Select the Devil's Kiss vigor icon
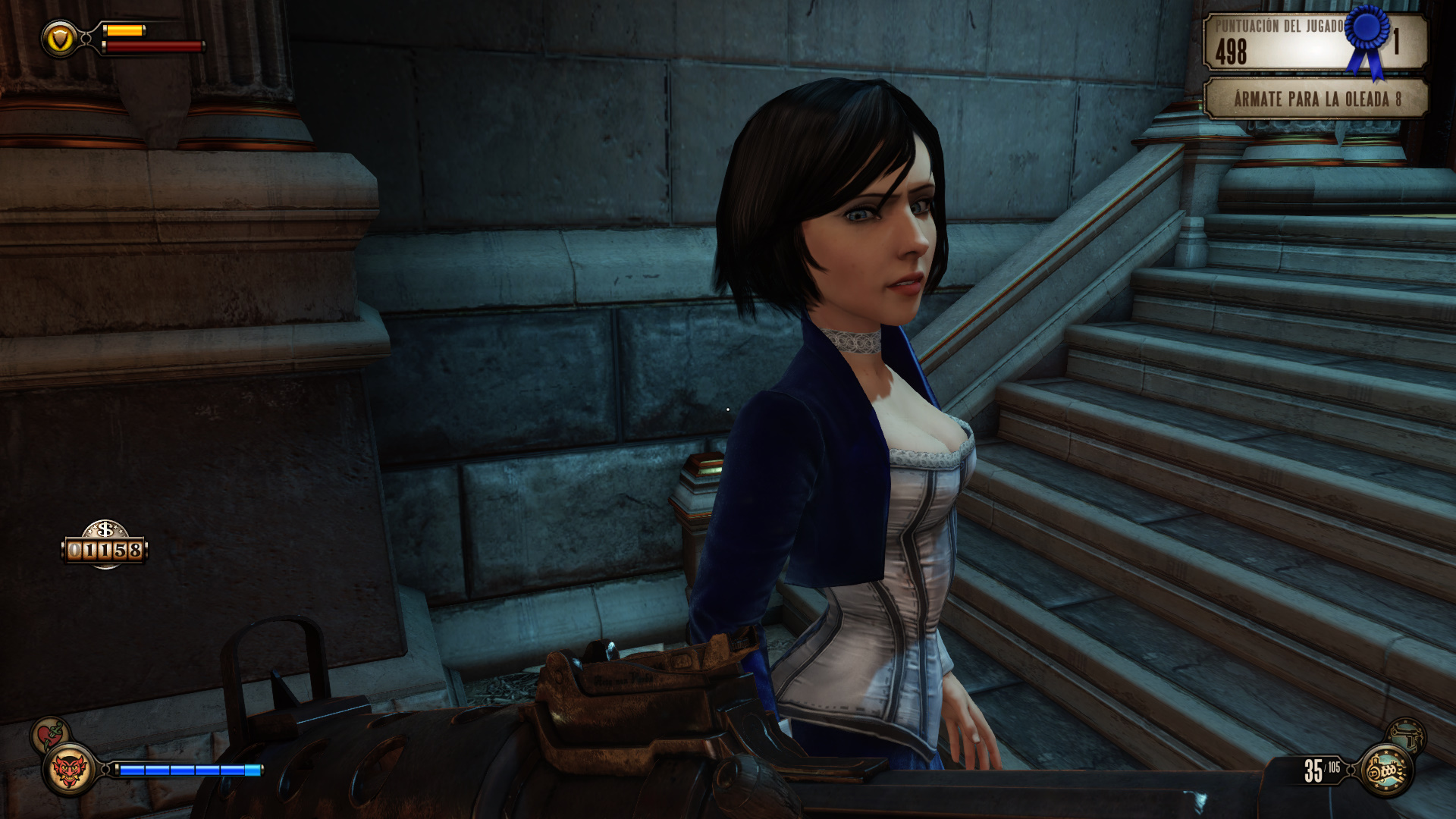The height and width of the screenshot is (819, 1456). pos(70,770)
